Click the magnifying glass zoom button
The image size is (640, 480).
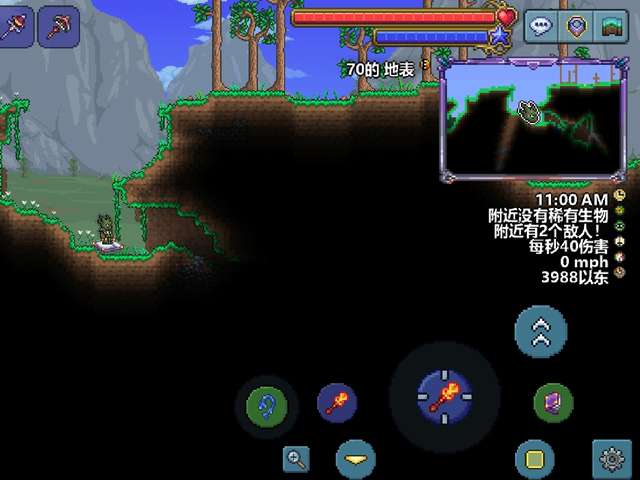[x=296, y=459]
